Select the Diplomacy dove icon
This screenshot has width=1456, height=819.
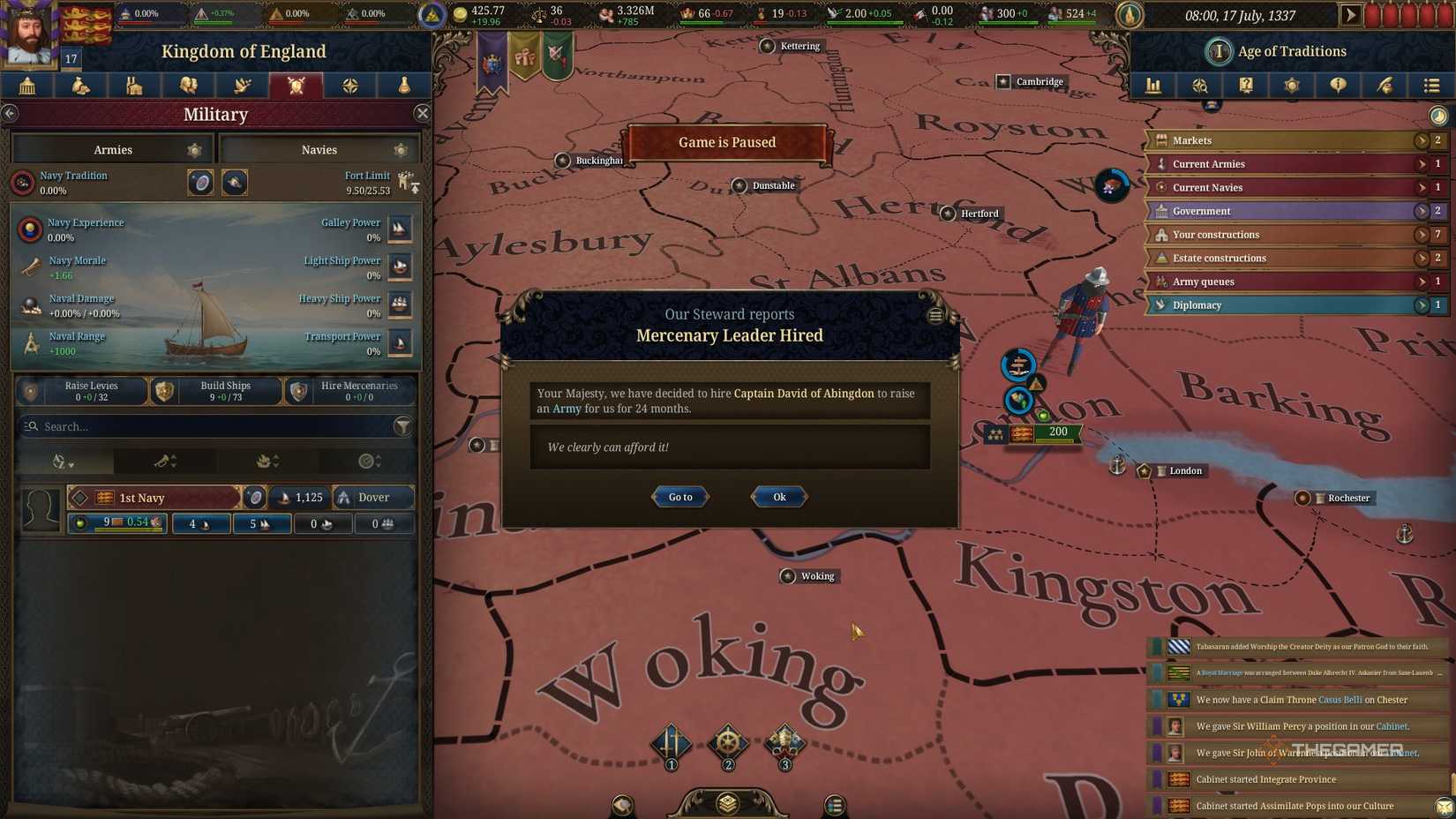242,86
